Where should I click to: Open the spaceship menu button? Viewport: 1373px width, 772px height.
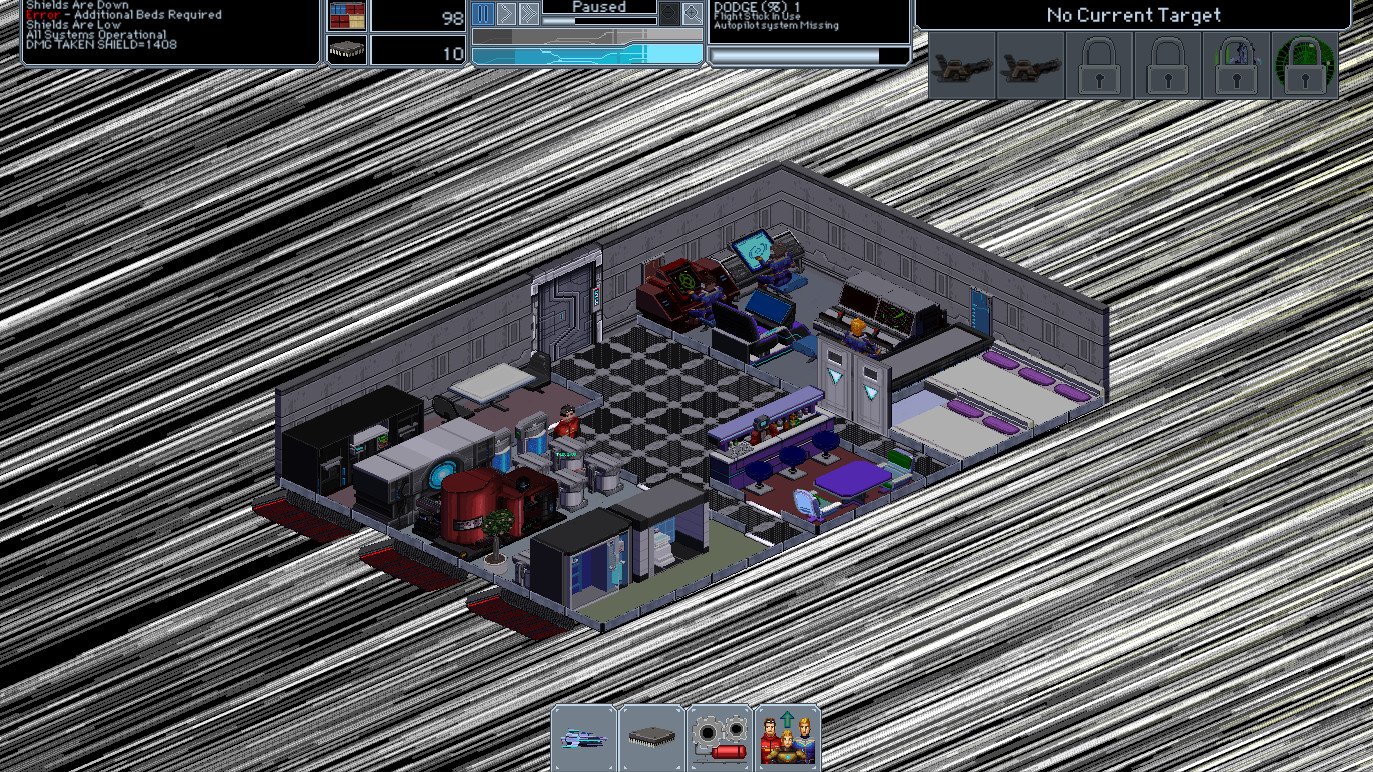click(584, 738)
